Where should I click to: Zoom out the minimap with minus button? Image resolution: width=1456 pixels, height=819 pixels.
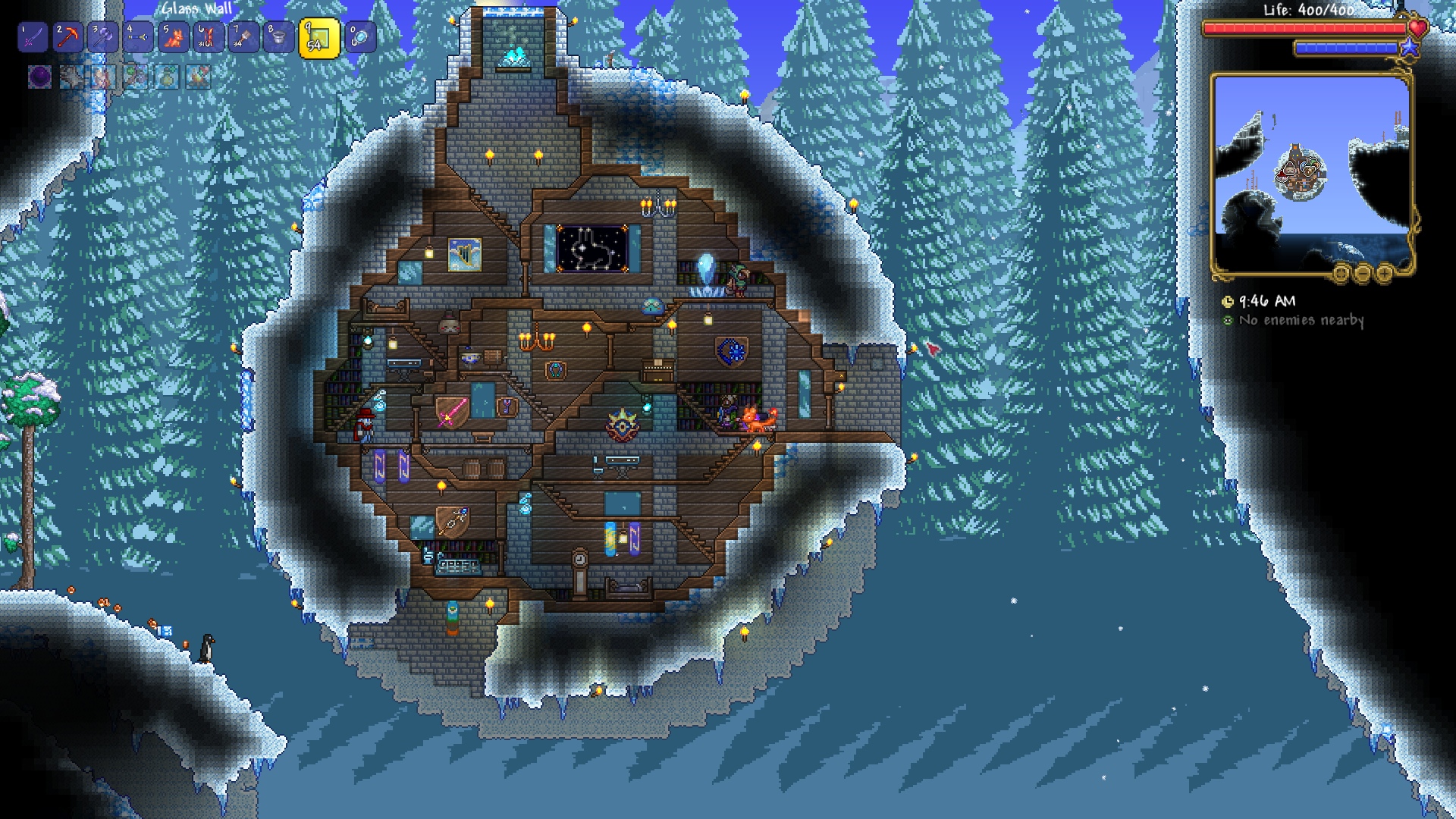pyautogui.click(x=1363, y=273)
